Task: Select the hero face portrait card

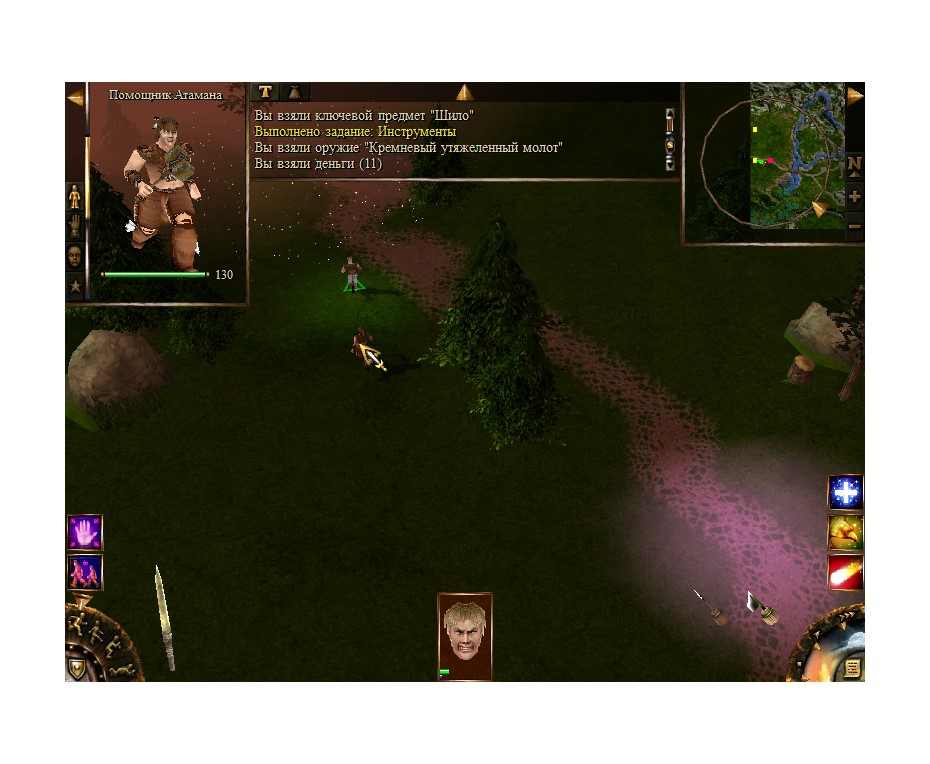Action: point(464,635)
